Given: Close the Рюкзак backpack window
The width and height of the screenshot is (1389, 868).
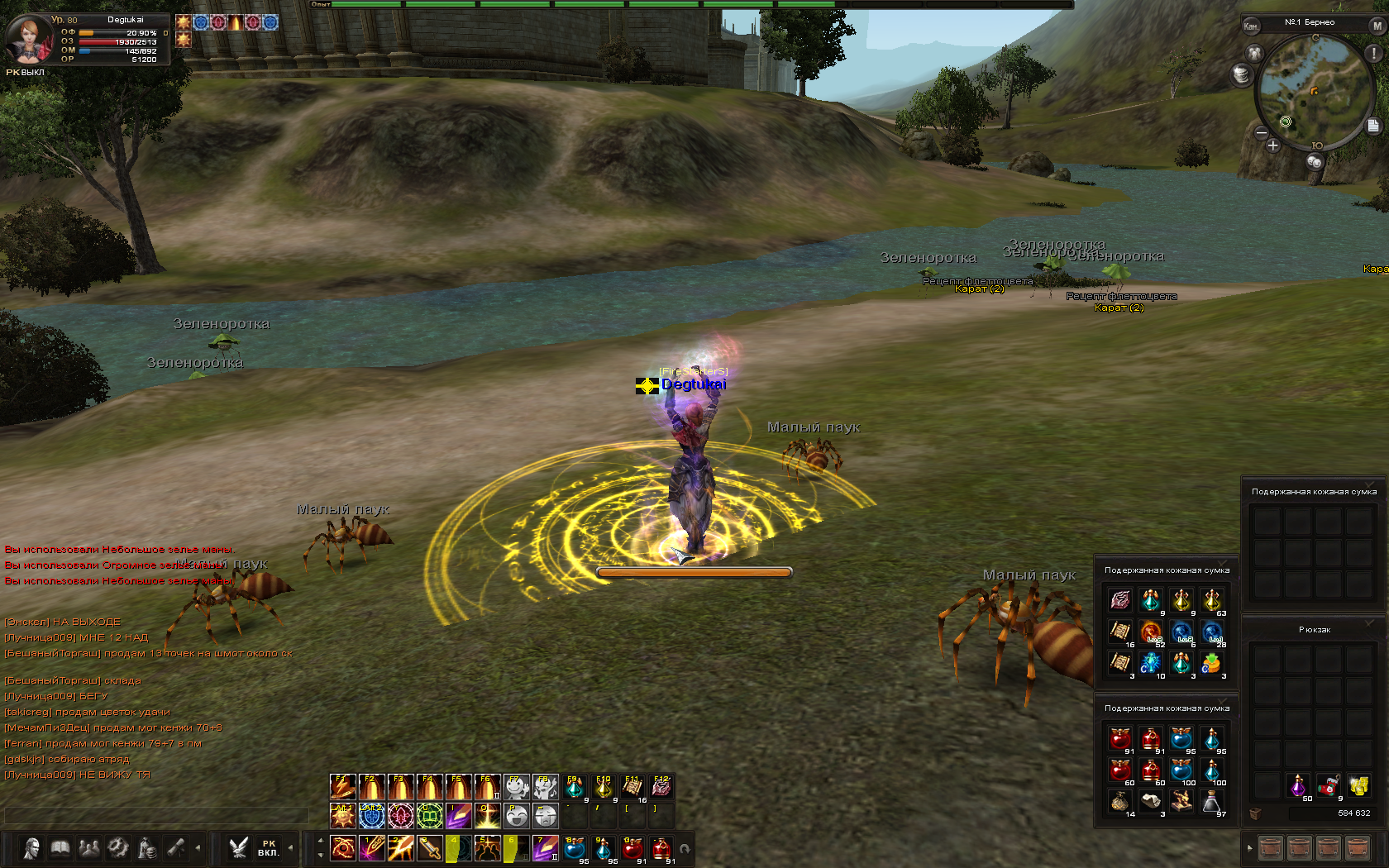Looking at the screenshot, I should [1369, 622].
